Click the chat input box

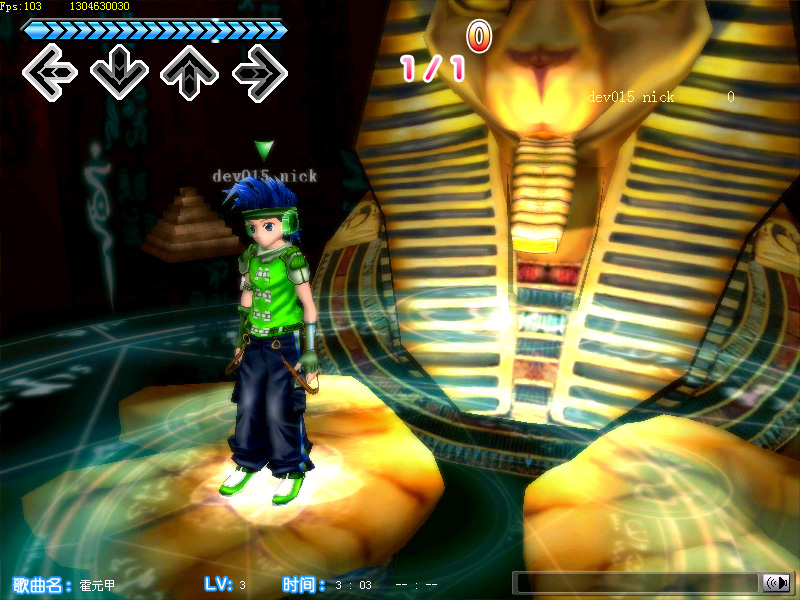click(635, 583)
